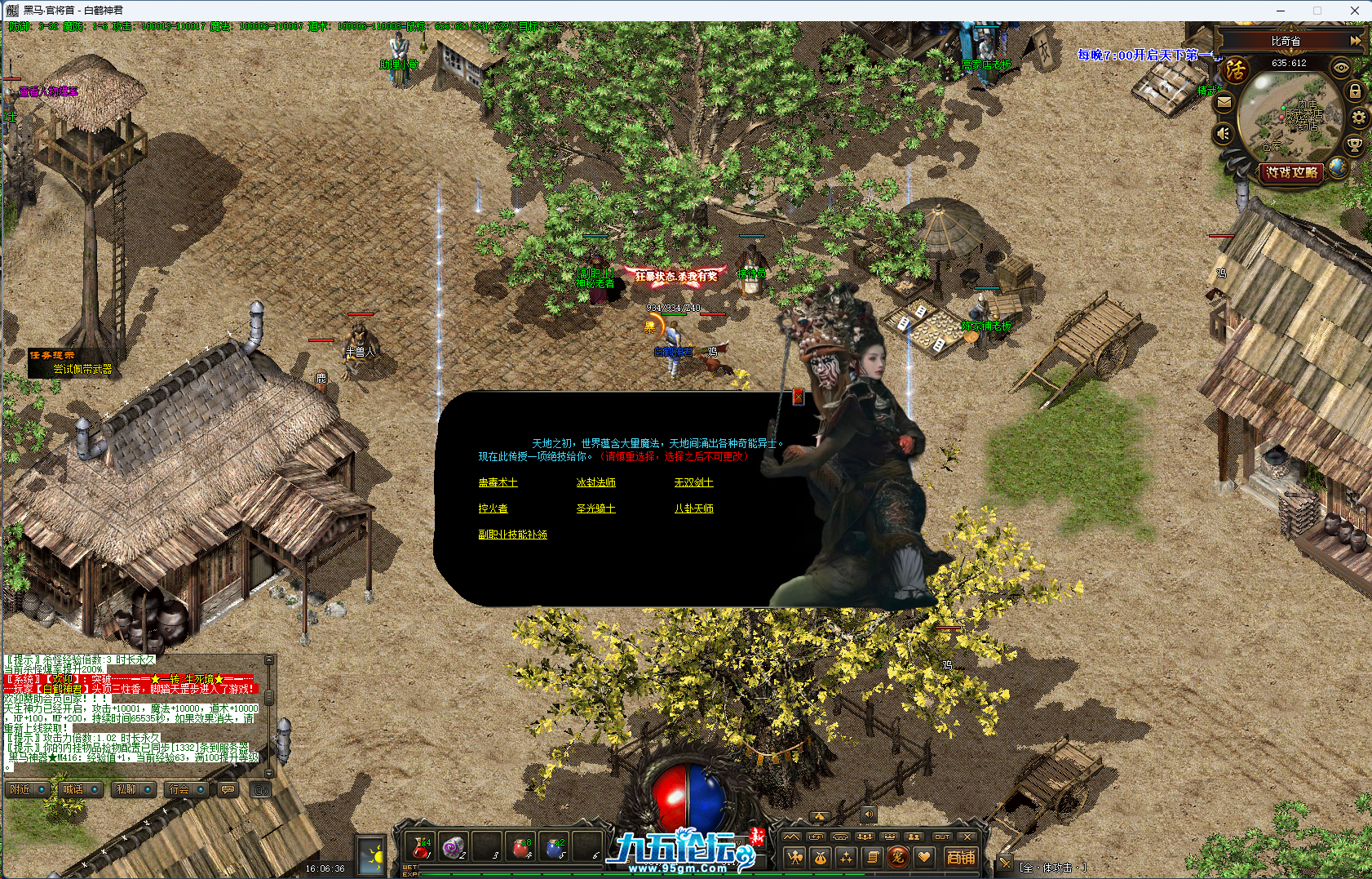Close the class selection dialog with the X
The height and width of the screenshot is (879, 1372).
click(797, 397)
